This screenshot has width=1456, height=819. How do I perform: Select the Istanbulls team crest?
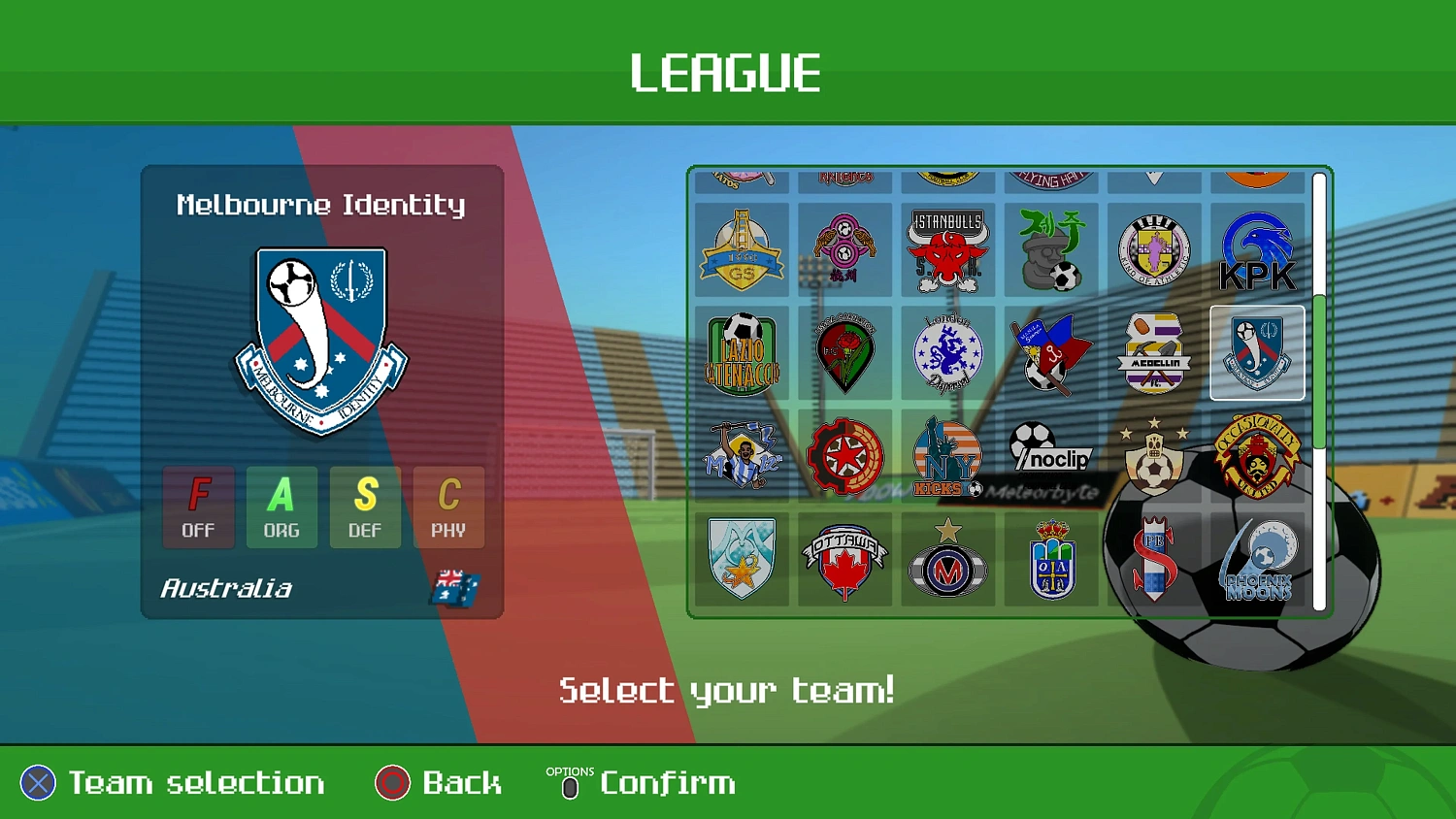point(948,249)
